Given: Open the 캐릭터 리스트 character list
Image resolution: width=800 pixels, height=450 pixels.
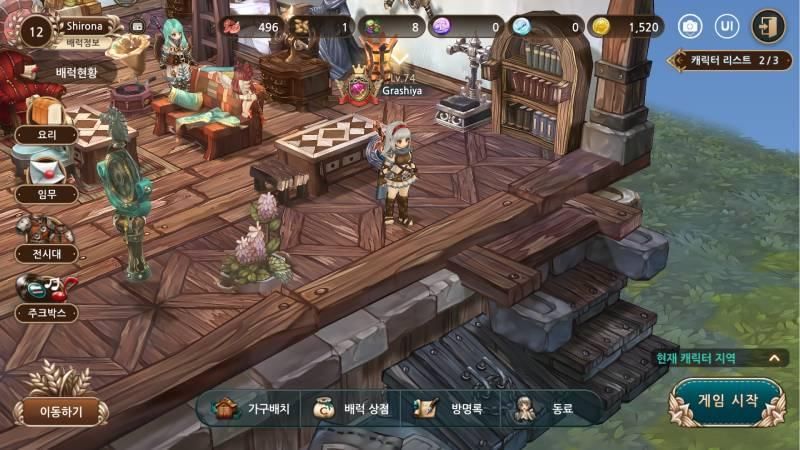Looking at the screenshot, I should pyautogui.click(x=734, y=60).
